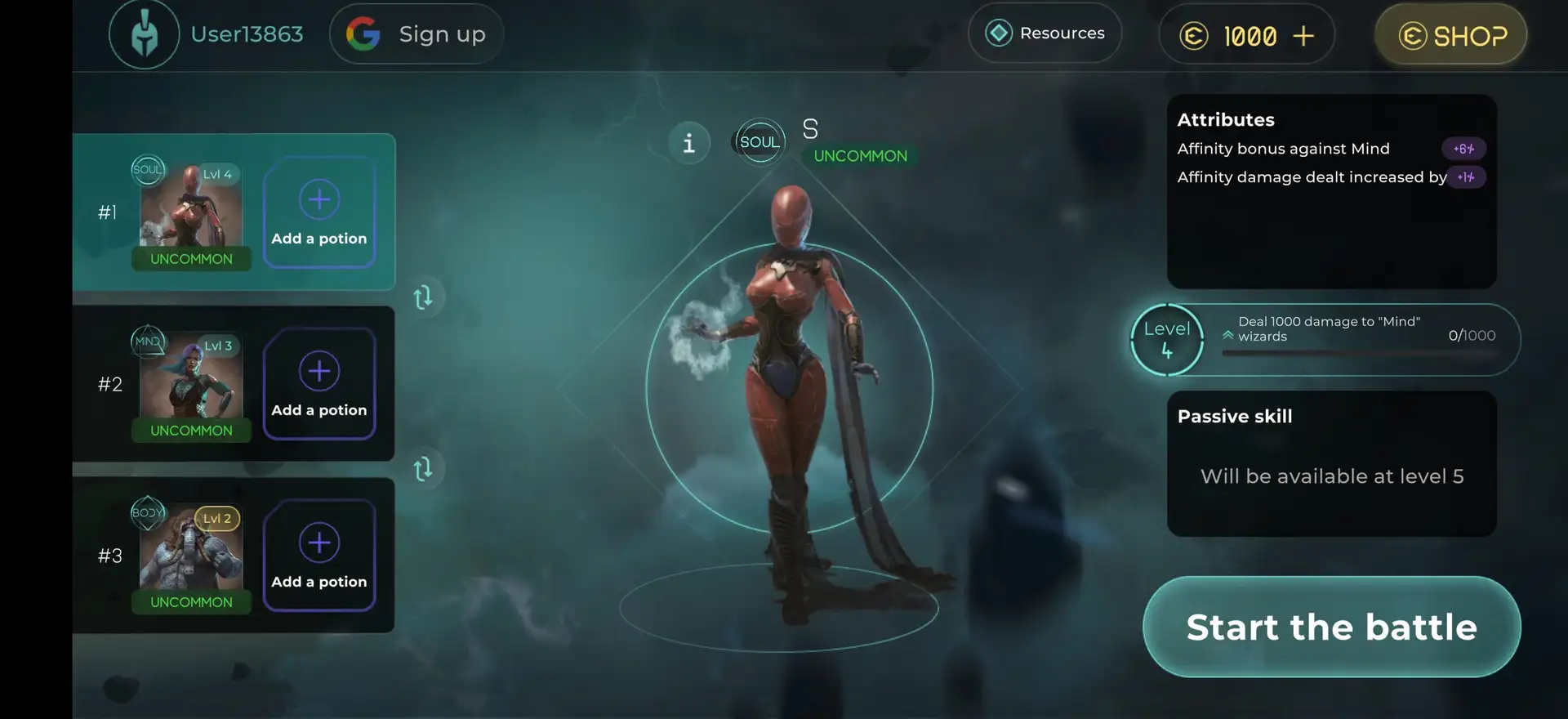Swap wizards #2 and #3 order
Image resolution: width=1568 pixels, height=719 pixels.
pyautogui.click(x=423, y=469)
